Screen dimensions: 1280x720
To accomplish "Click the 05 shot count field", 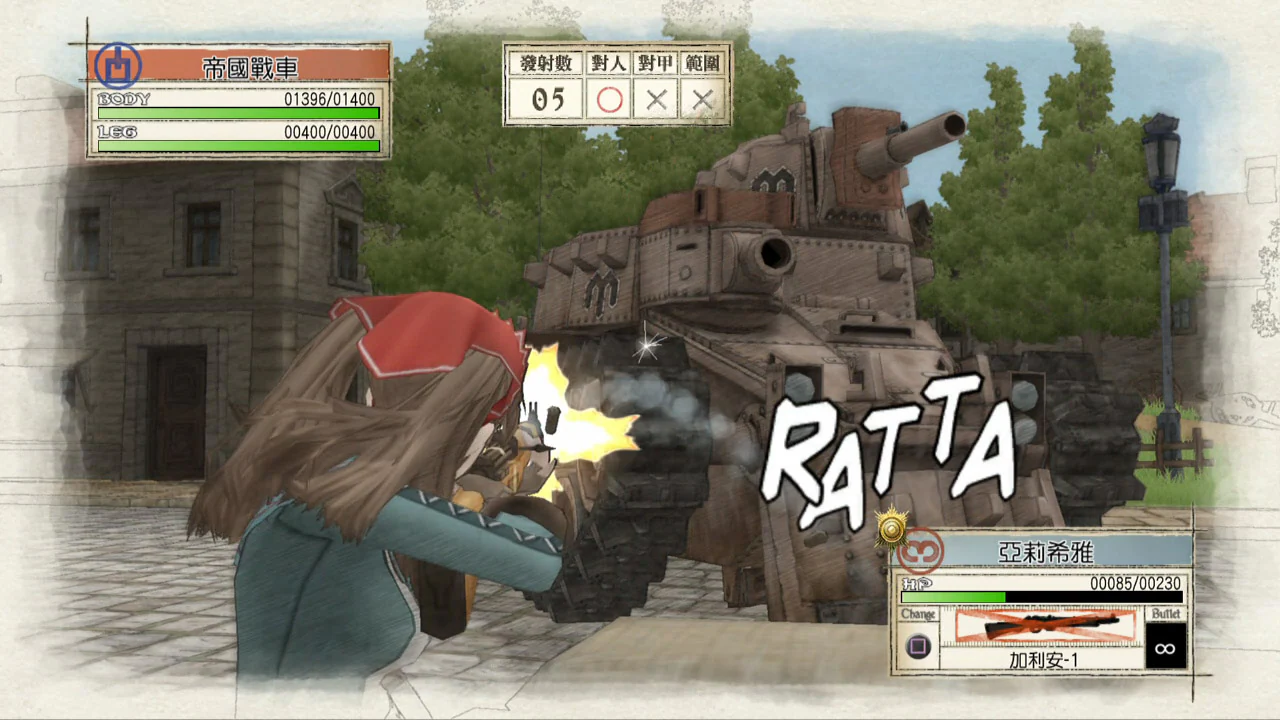I will (x=546, y=99).
